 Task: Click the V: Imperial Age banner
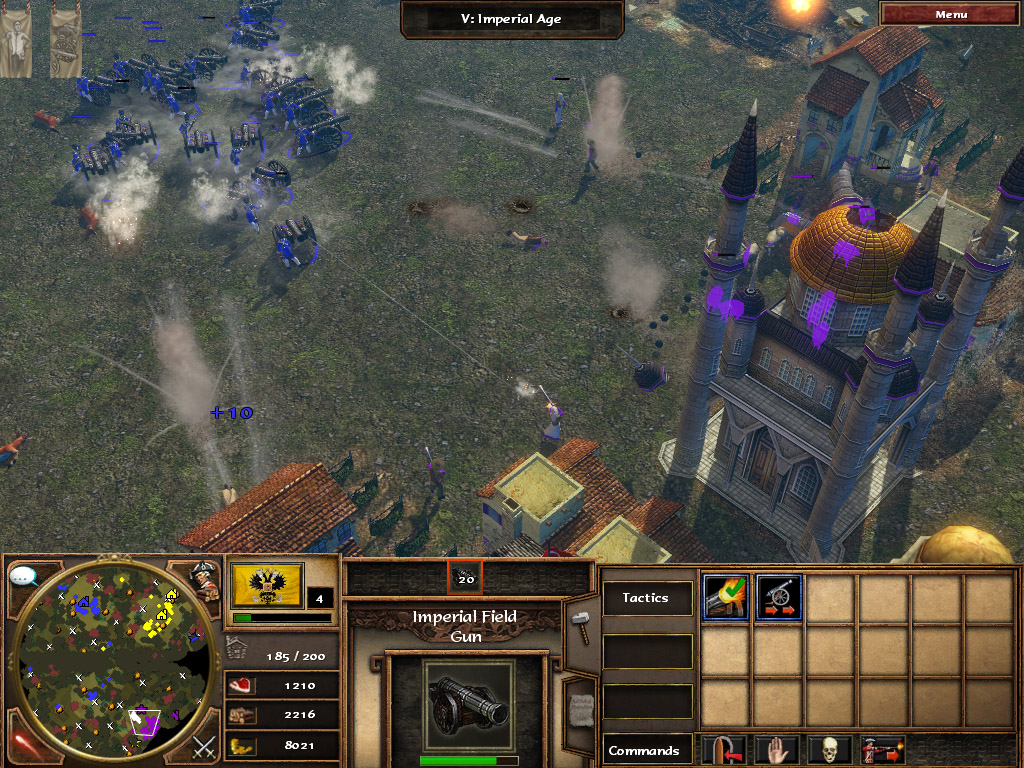pyautogui.click(x=514, y=19)
